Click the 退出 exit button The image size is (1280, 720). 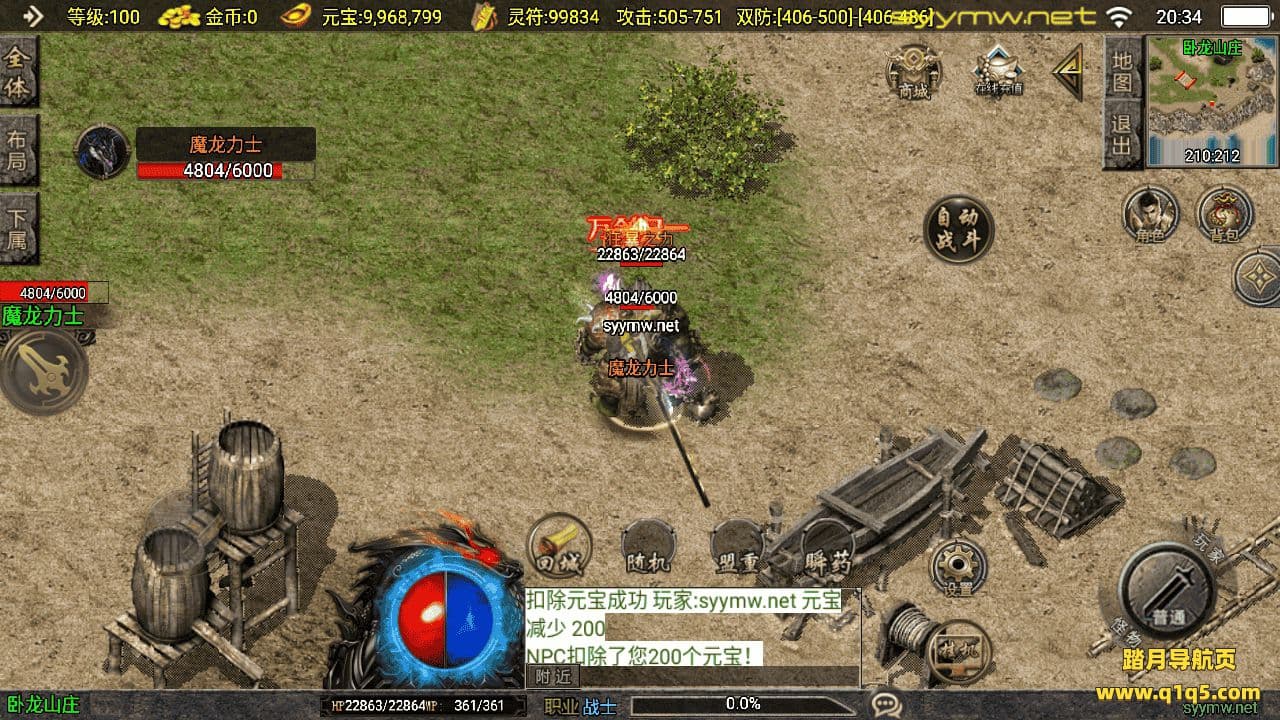(x=1122, y=134)
